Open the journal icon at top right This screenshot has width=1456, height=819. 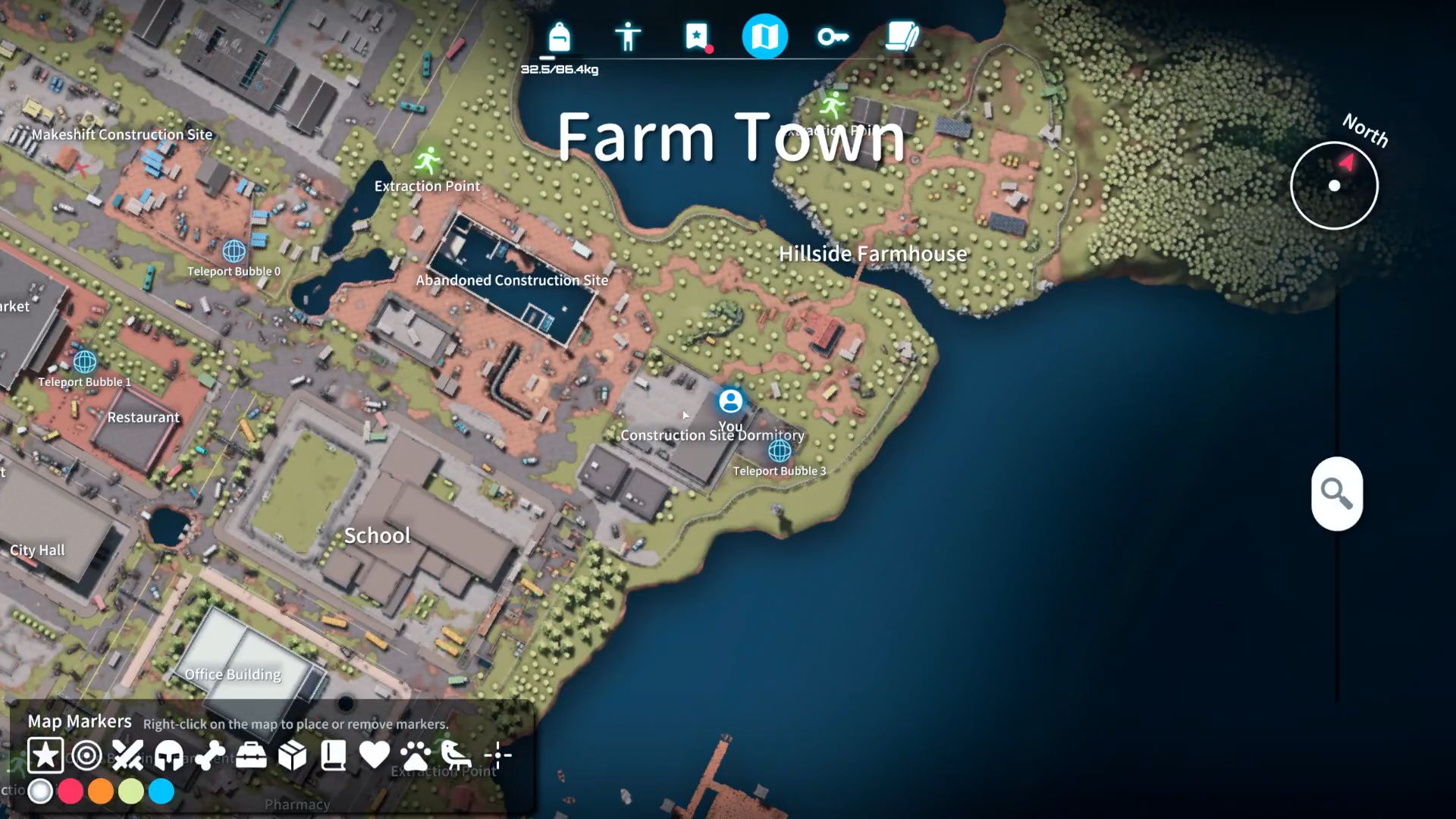pos(901,36)
